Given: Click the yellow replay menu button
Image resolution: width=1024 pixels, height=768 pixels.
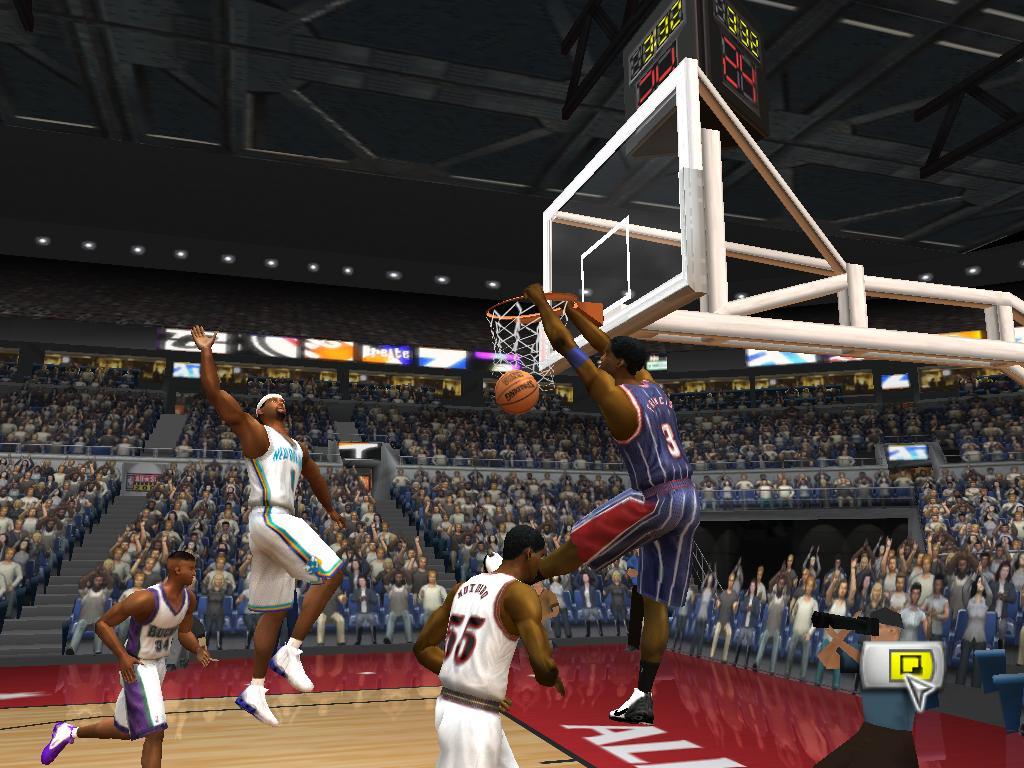Looking at the screenshot, I should click(901, 665).
